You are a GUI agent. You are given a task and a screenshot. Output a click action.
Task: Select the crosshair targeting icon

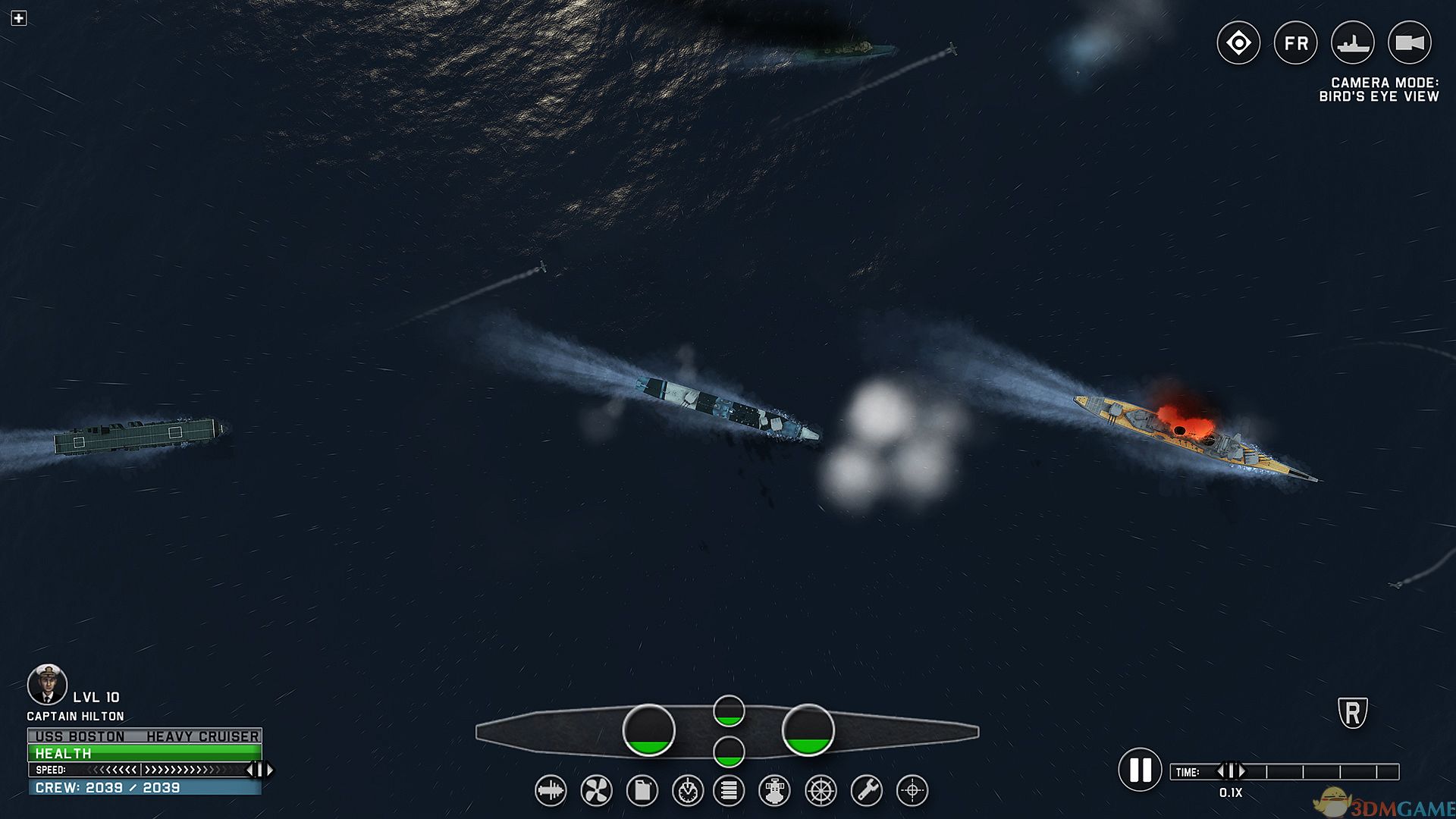912,791
